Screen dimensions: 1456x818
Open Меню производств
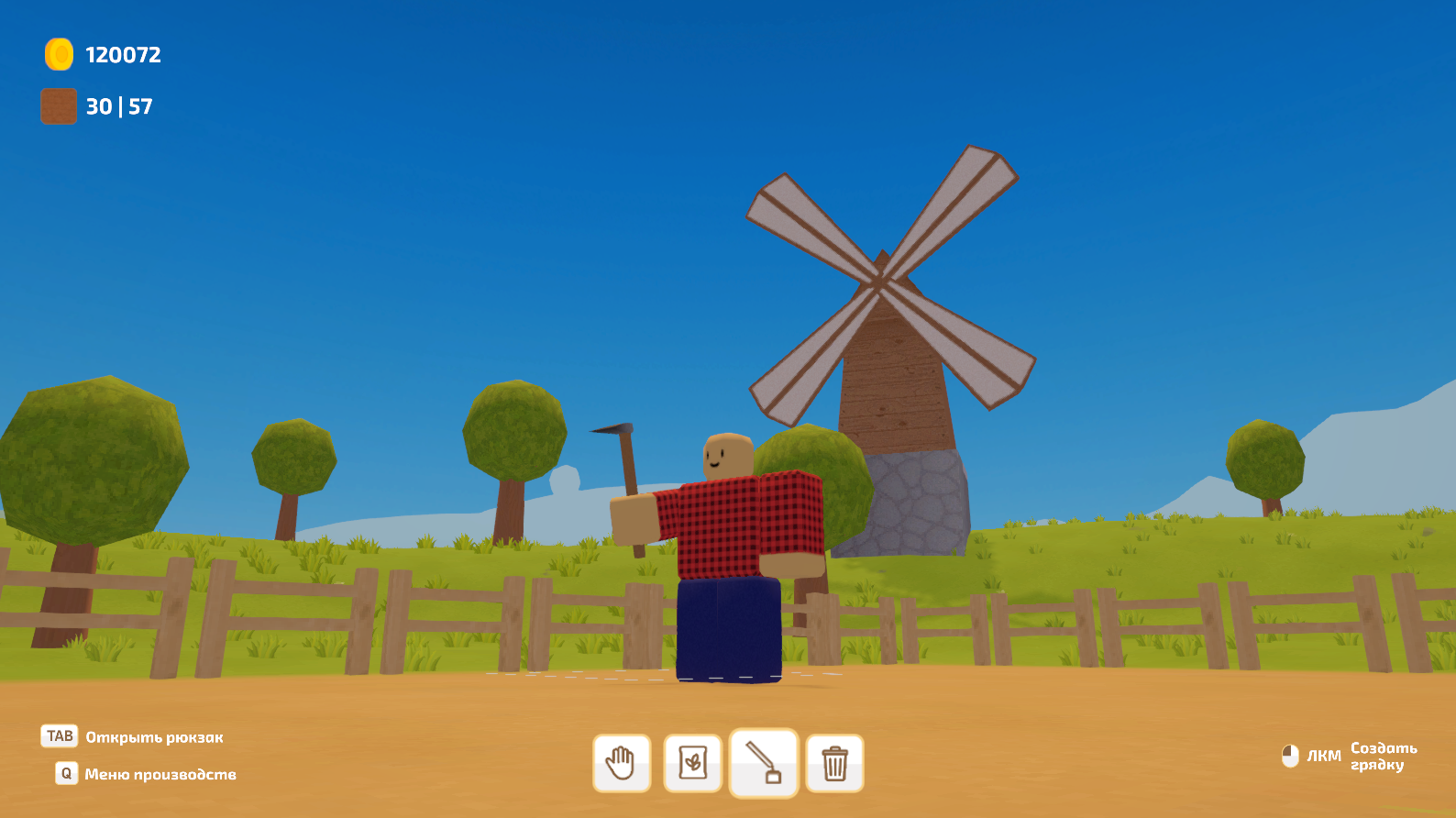160,774
